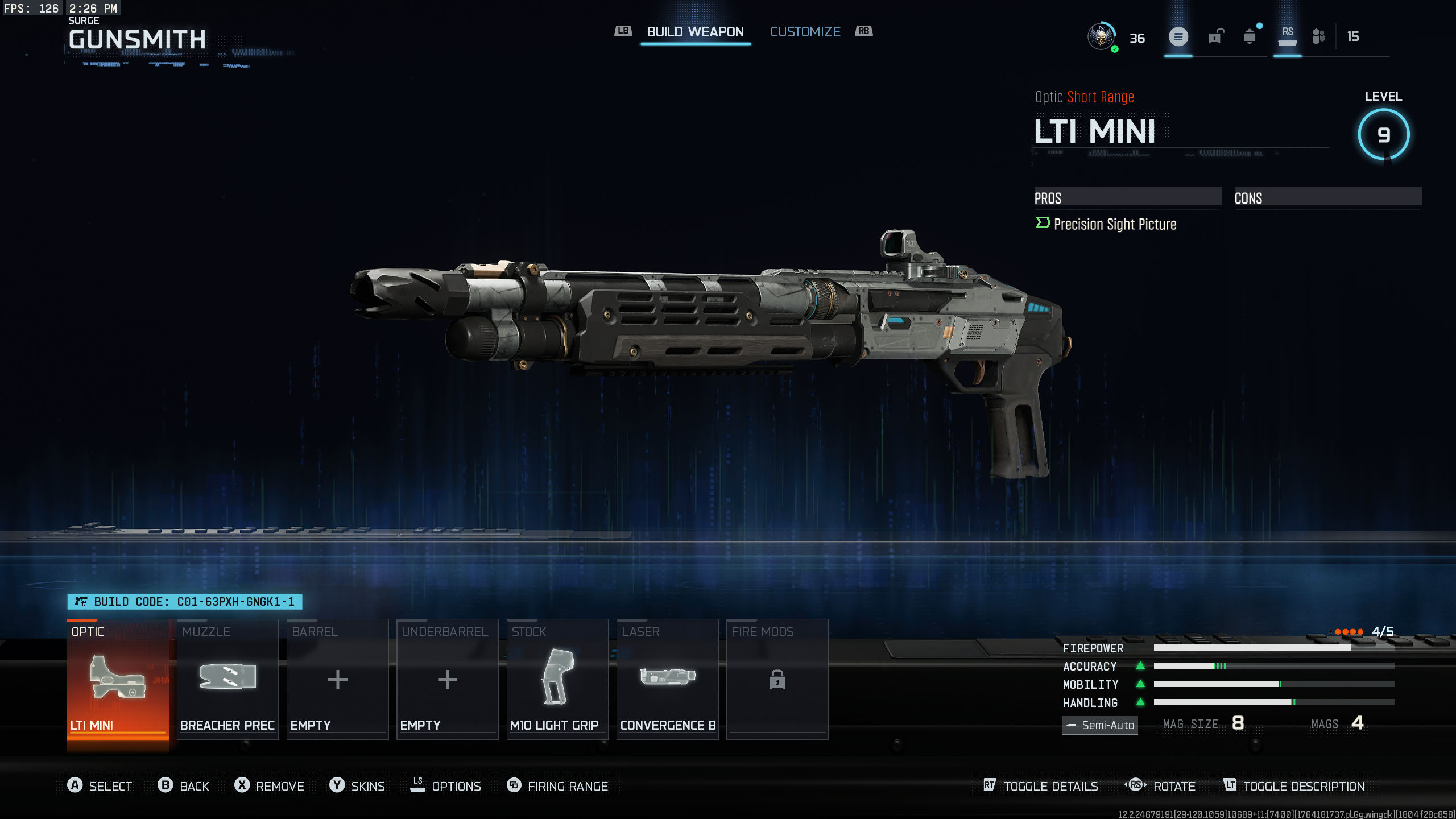Select the M10 Light Grip stock slot
Viewport: 1456px width, 819px height.
click(557, 680)
